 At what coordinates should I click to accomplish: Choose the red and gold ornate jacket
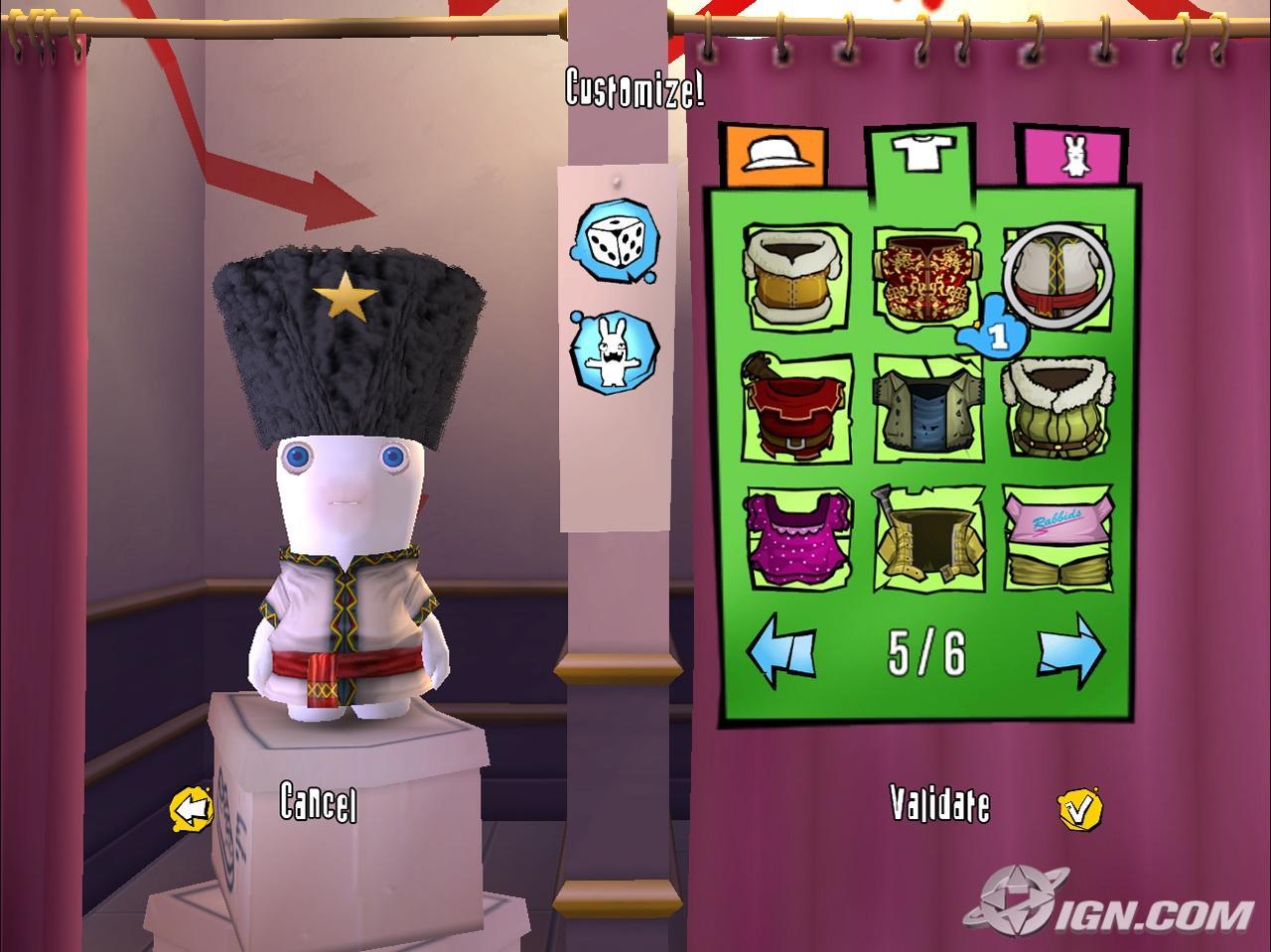[923, 275]
